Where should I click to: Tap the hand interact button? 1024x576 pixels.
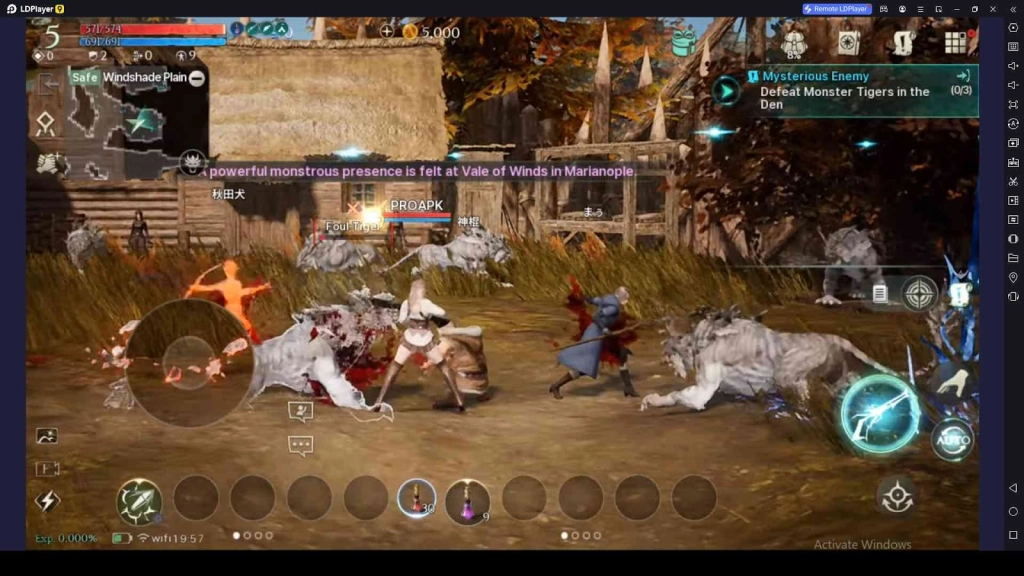(957, 380)
